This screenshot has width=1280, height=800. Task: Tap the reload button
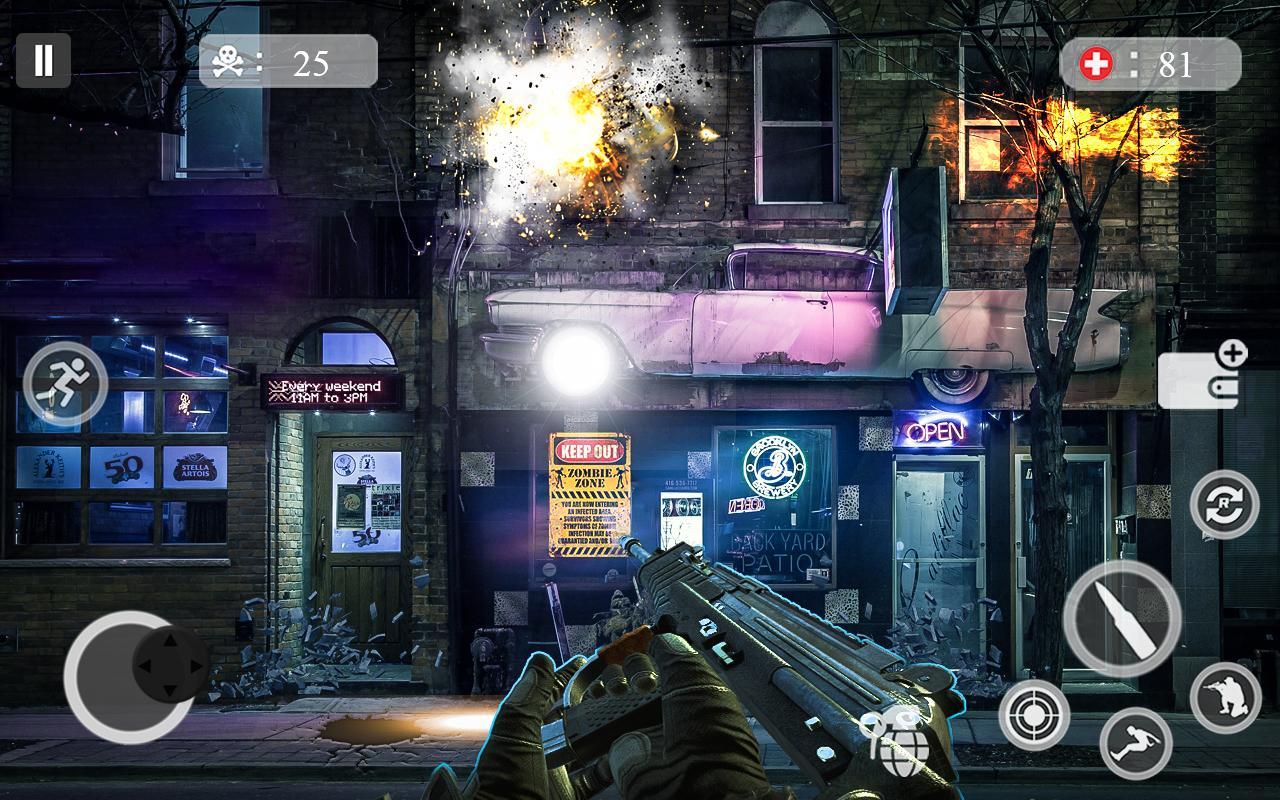point(1225,504)
